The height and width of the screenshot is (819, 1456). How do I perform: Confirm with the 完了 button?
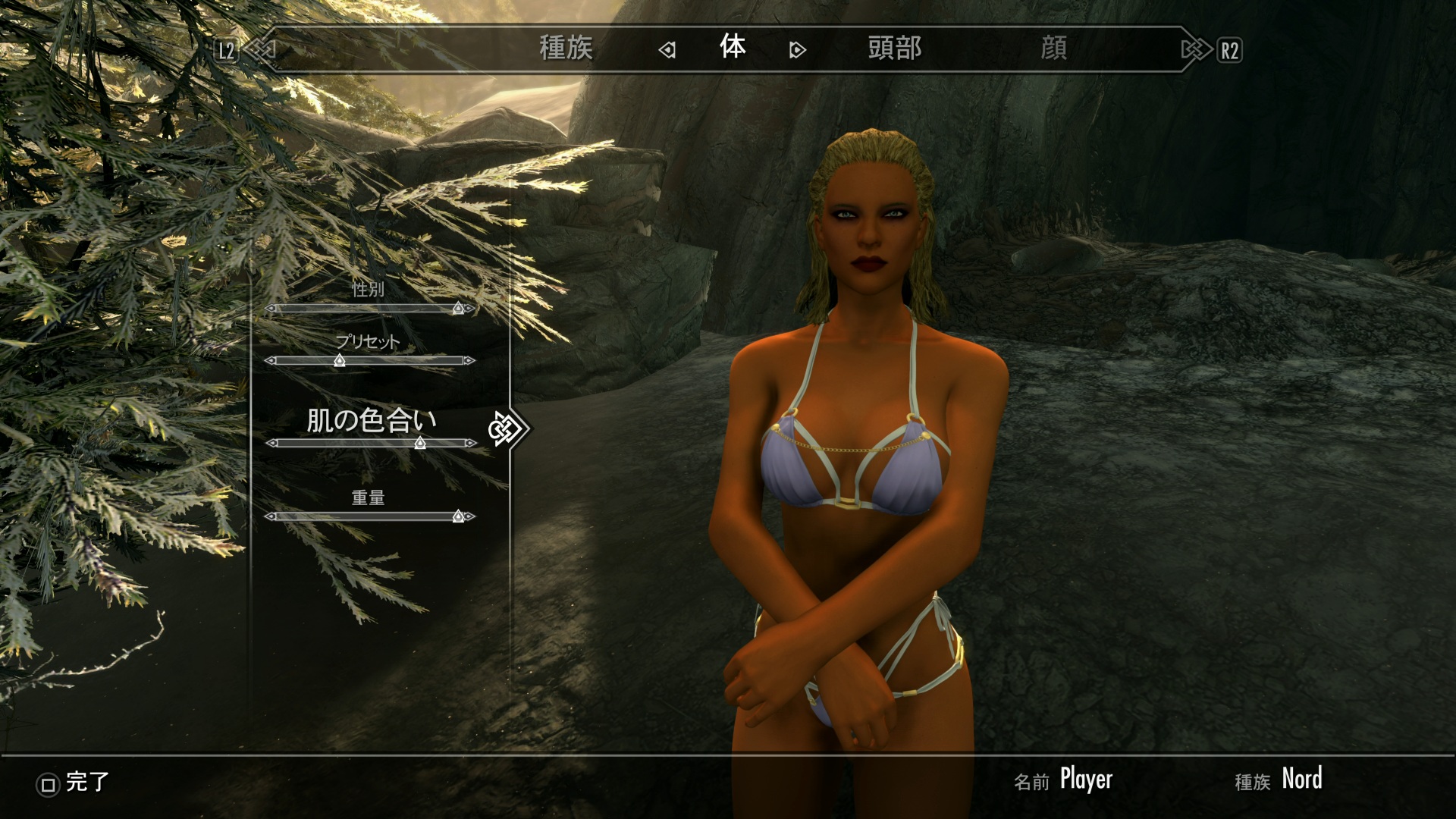click(74, 783)
